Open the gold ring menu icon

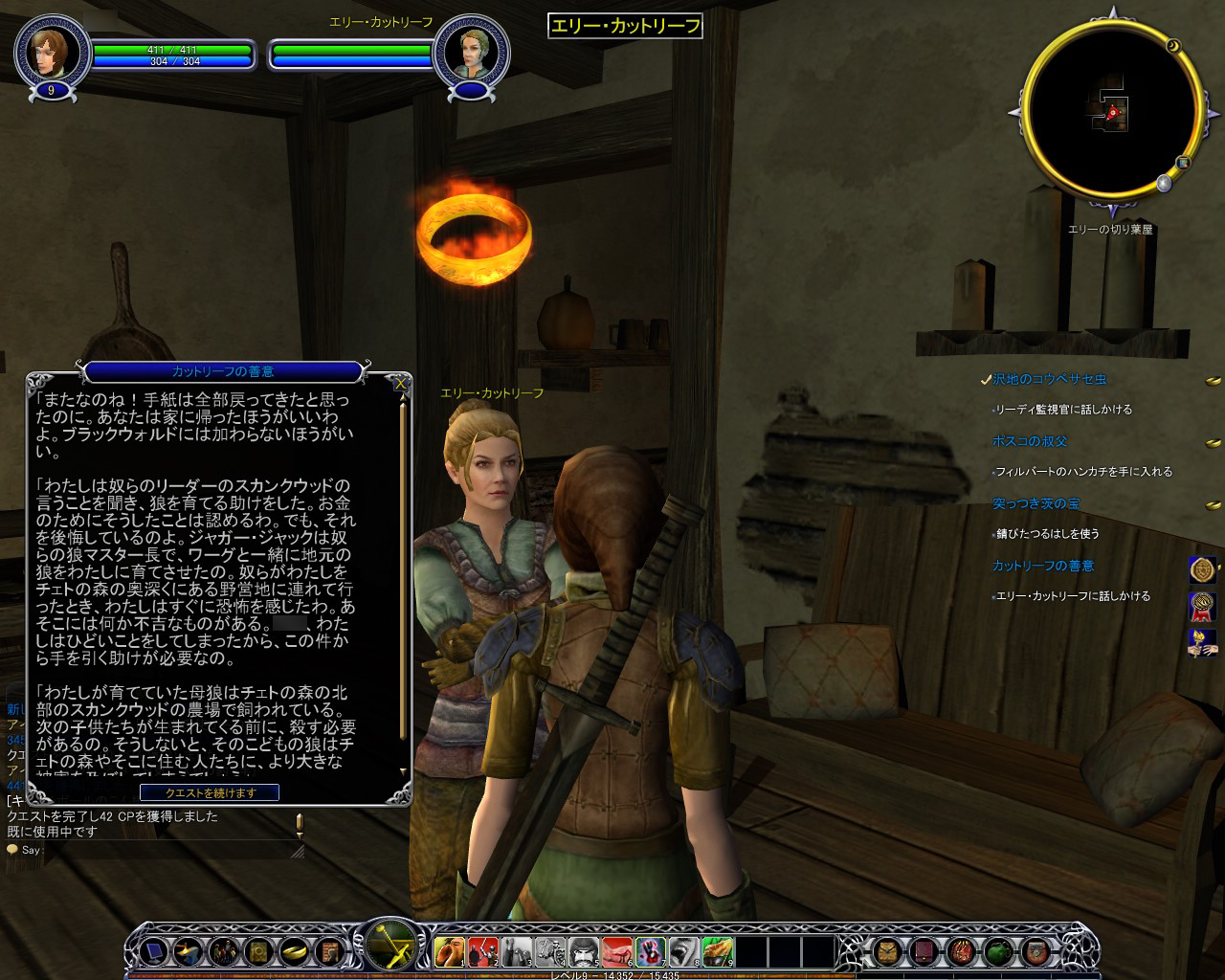click(294, 951)
